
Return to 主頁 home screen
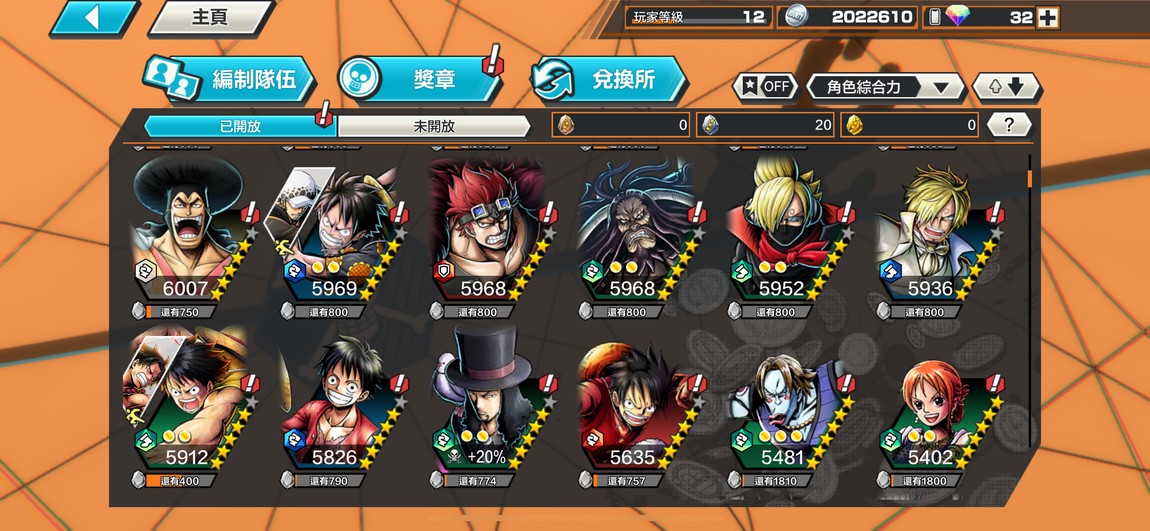click(211, 18)
